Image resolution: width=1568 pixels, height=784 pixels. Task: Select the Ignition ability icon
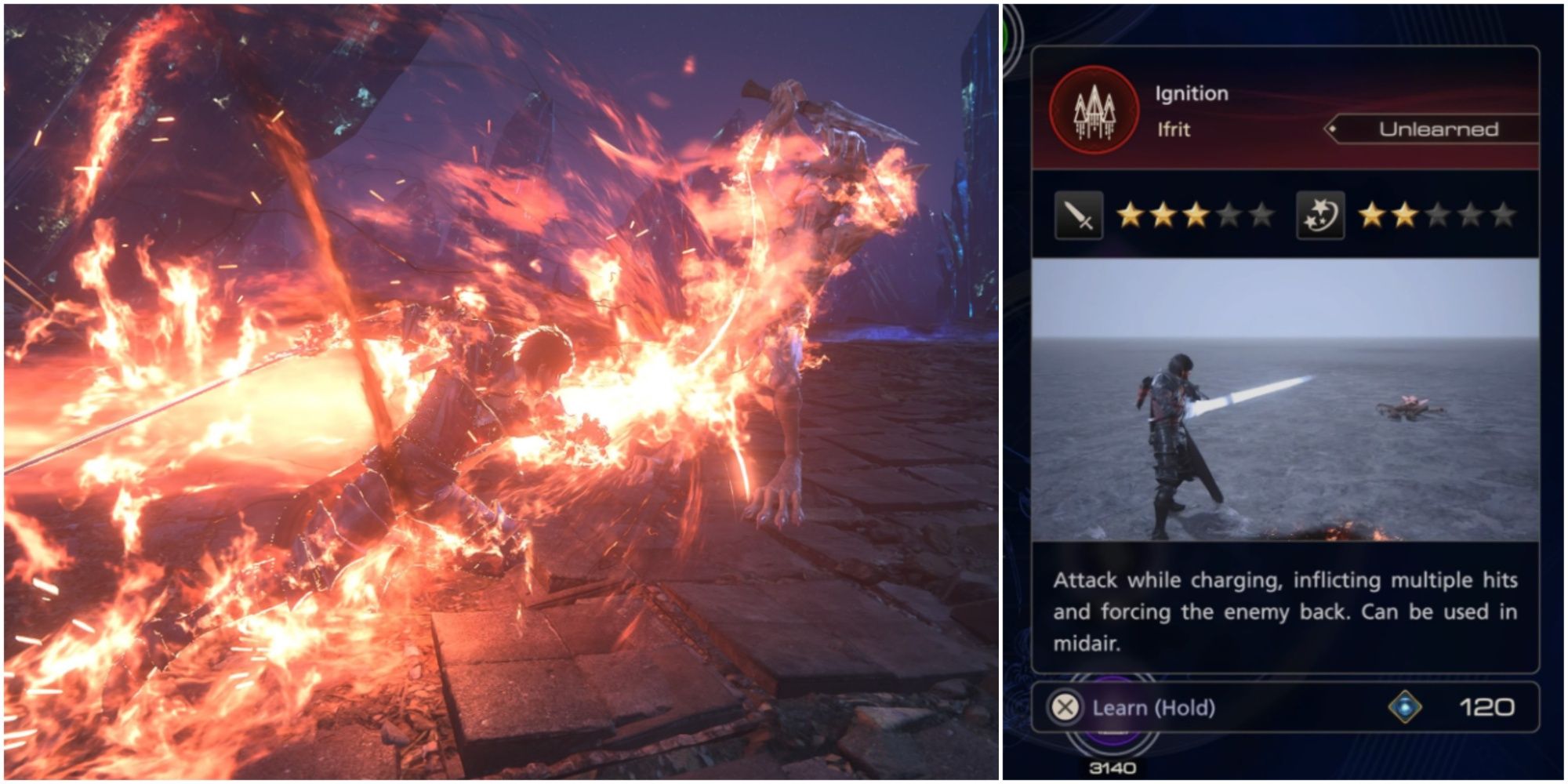tap(1093, 111)
